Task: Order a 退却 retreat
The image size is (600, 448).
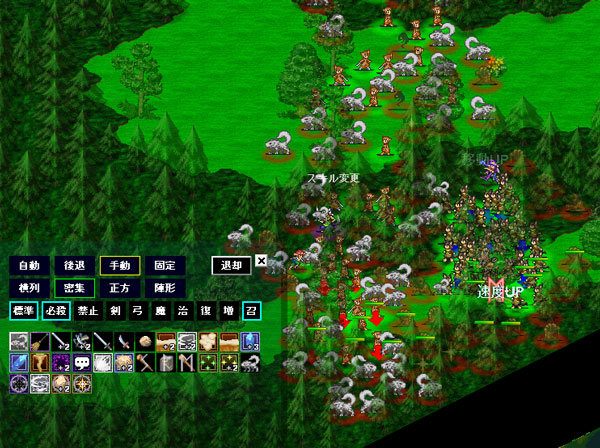Action: (231, 266)
